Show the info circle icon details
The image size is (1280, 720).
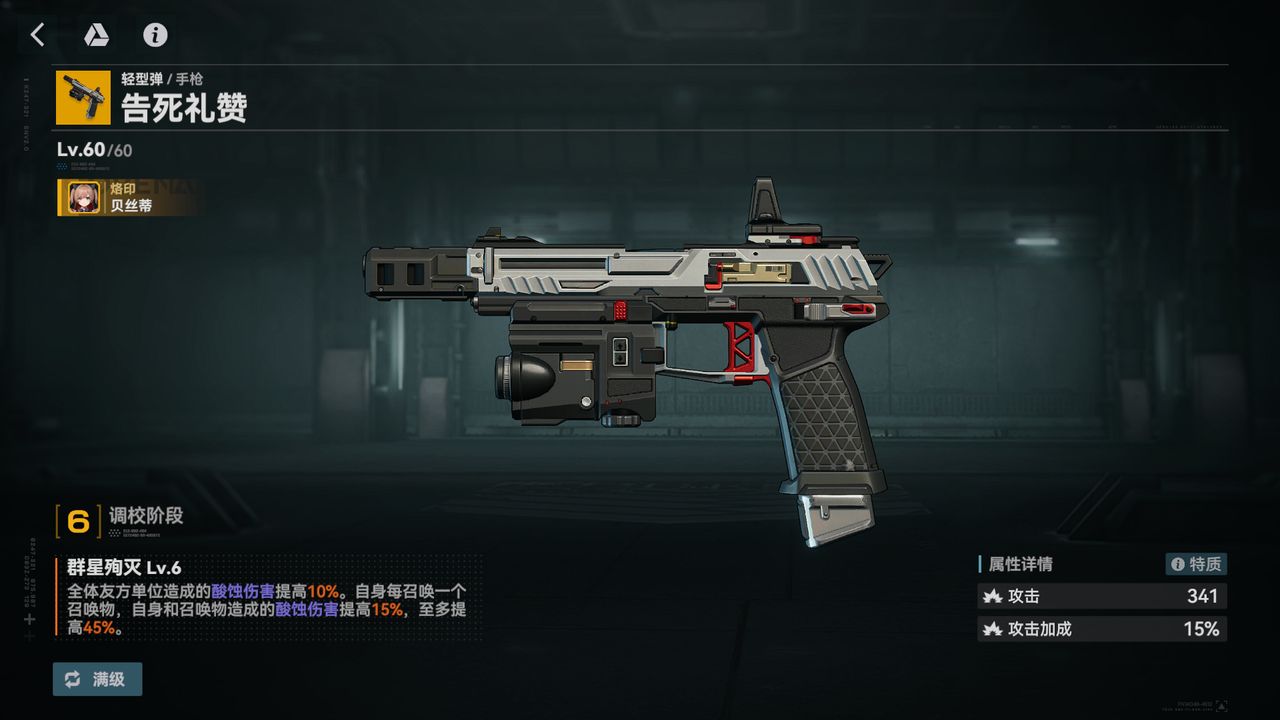pos(155,35)
